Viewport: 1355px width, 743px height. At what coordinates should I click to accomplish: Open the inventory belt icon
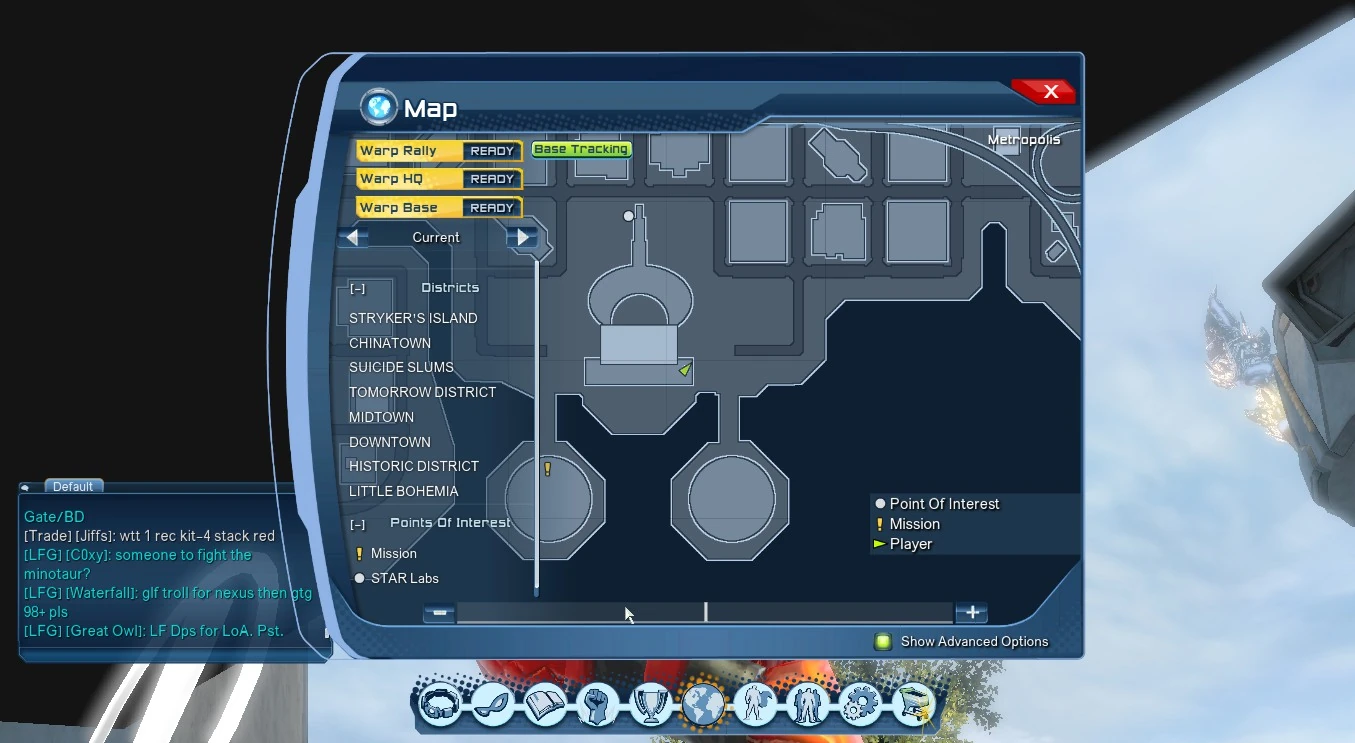coord(438,704)
